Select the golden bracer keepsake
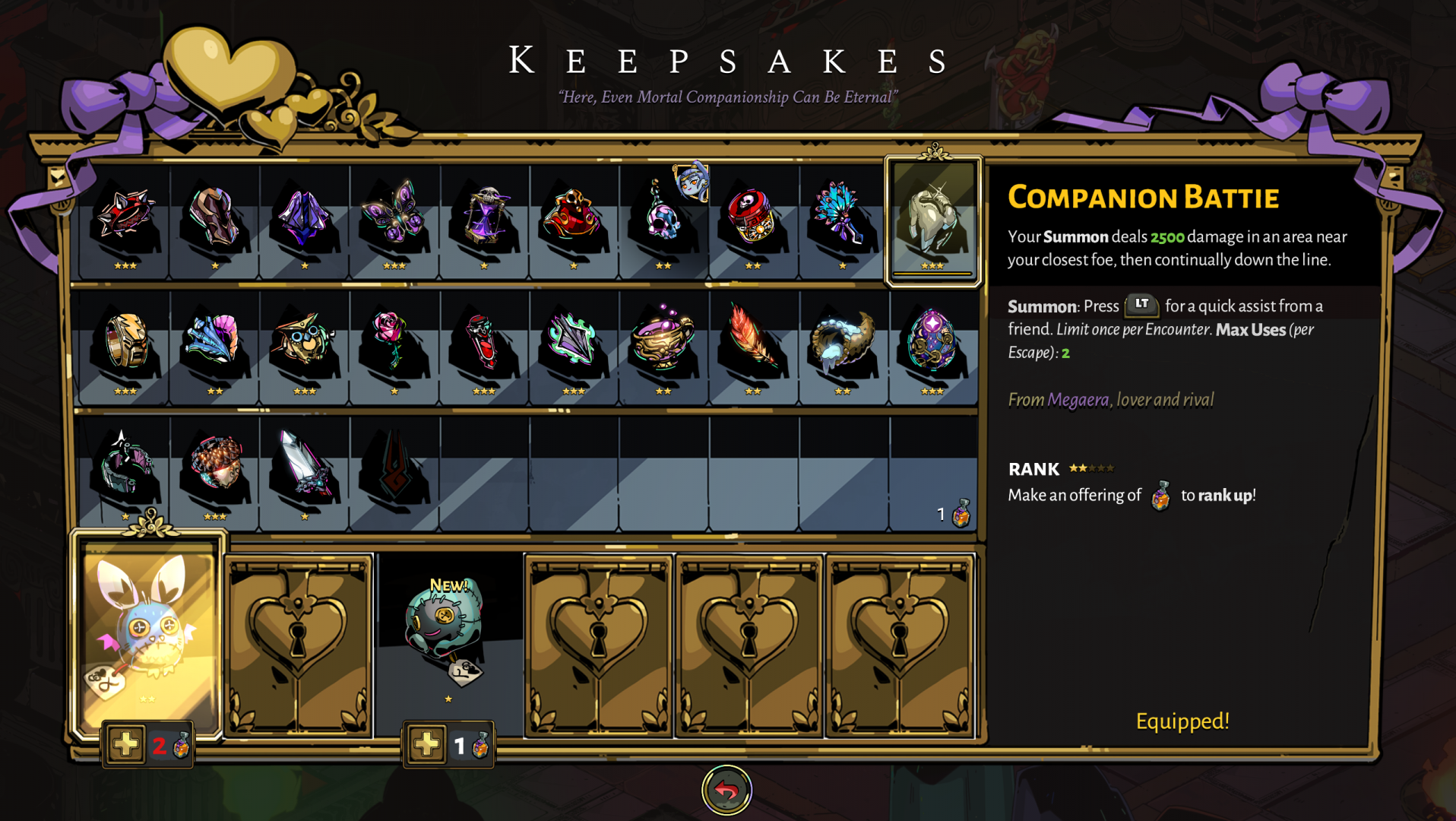Viewport: 1456px width, 821px height. click(125, 341)
